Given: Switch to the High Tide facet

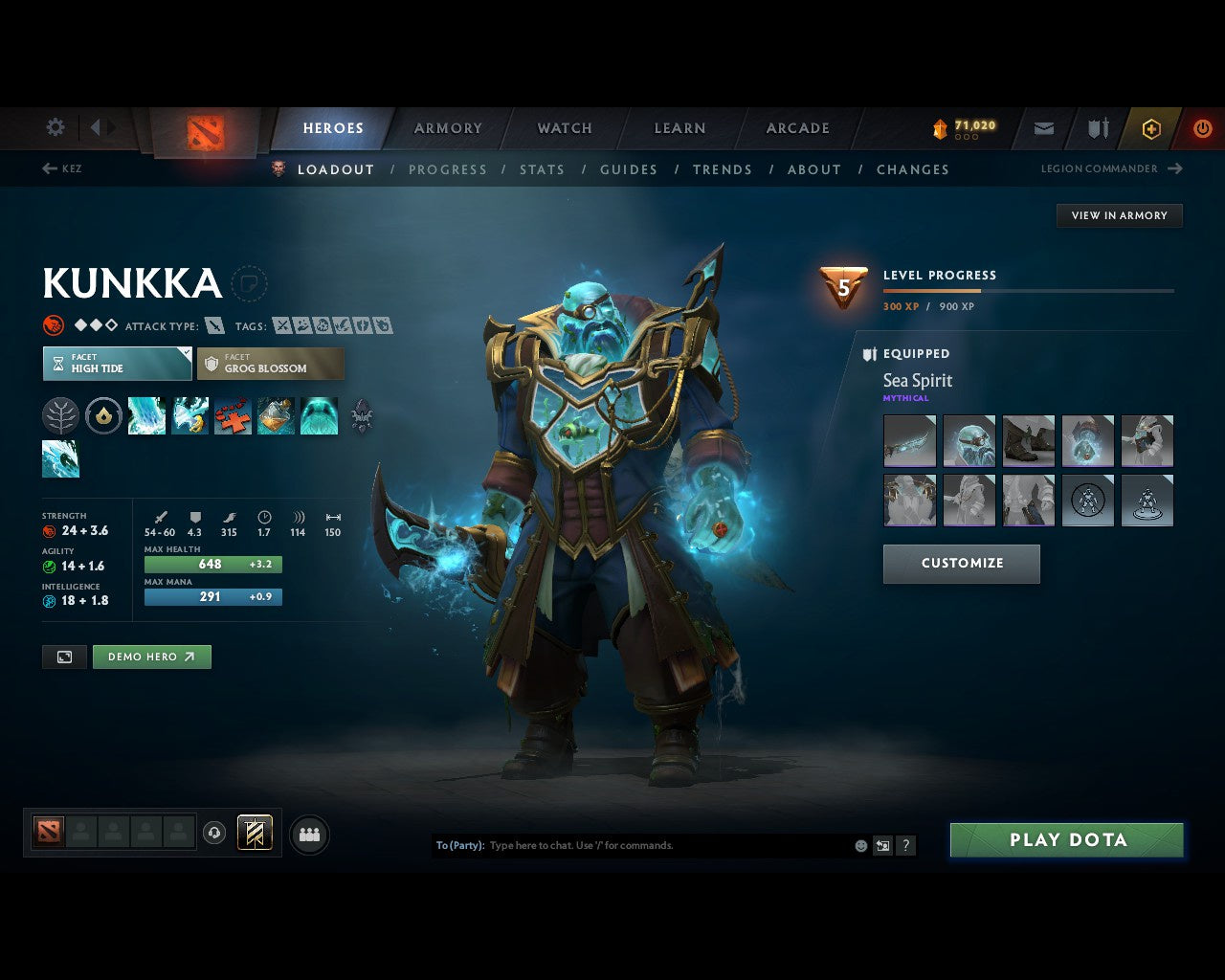Looking at the screenshot, I should (x=117, y=364).
